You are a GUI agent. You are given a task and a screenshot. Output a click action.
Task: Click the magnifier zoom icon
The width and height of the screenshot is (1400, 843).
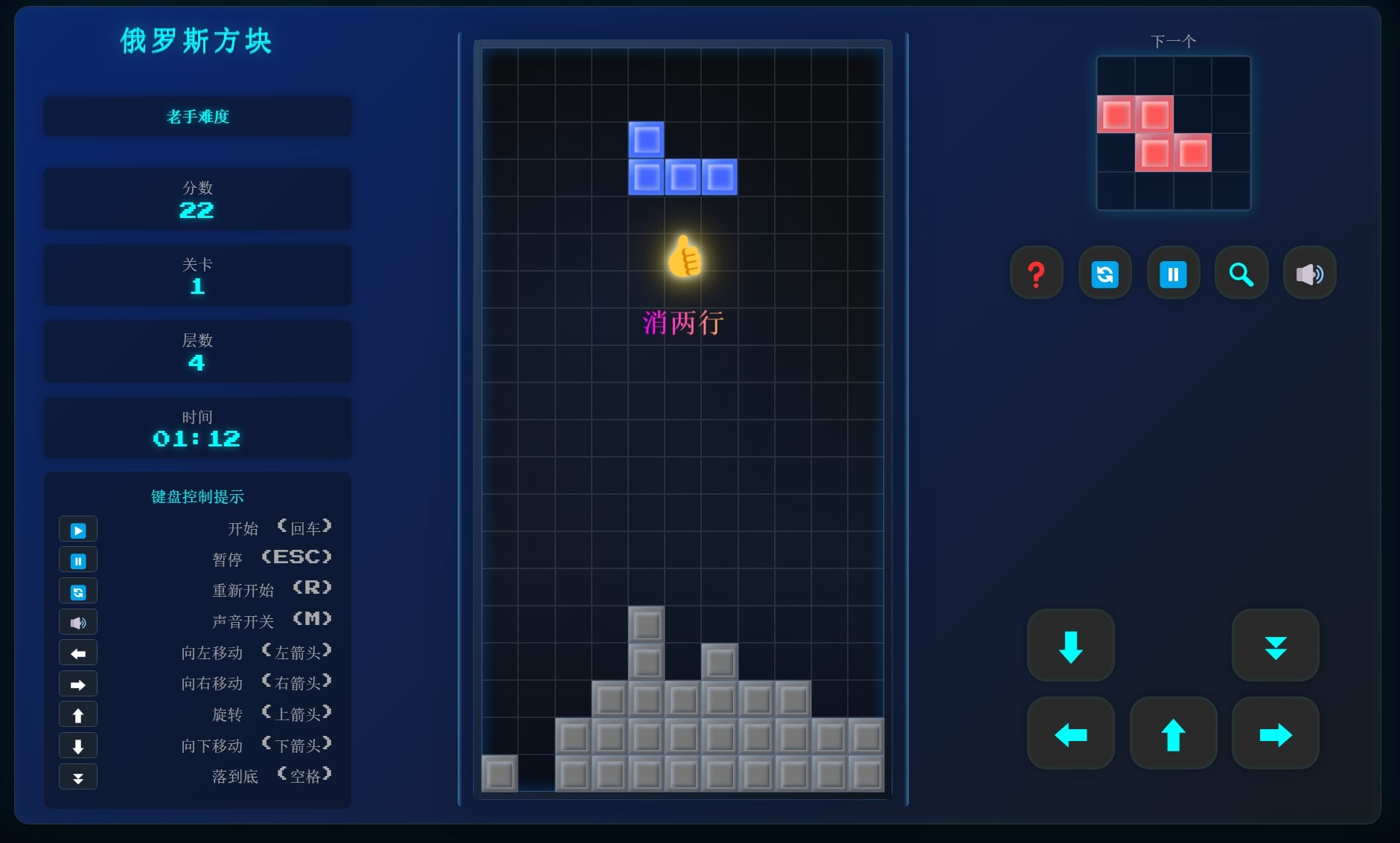point(1240,273)
